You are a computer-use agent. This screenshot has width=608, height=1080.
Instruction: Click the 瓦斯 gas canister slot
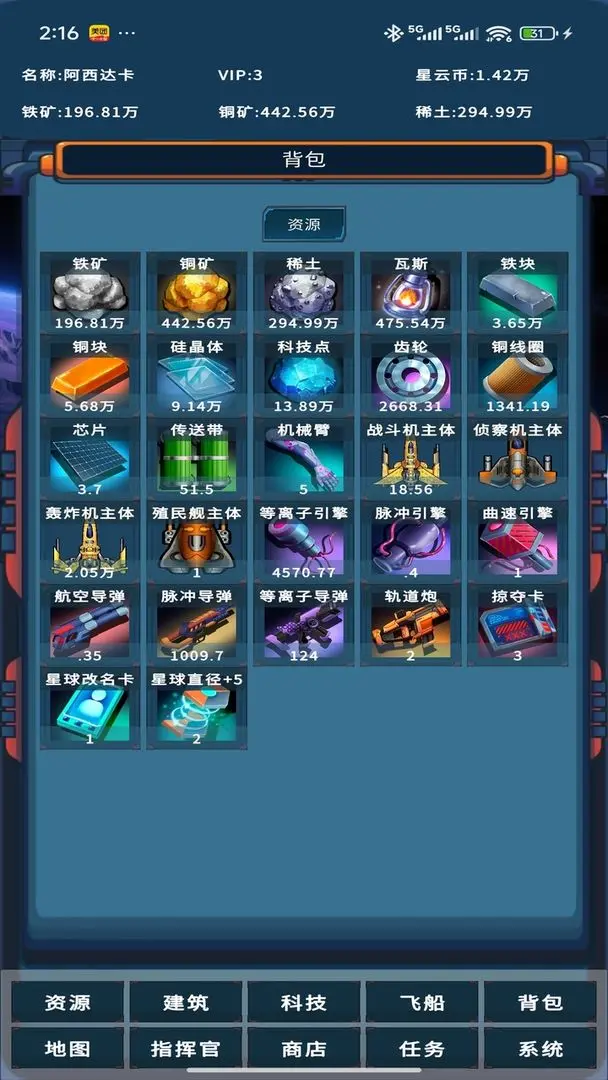pyautogui.click(x=411, y=292)
